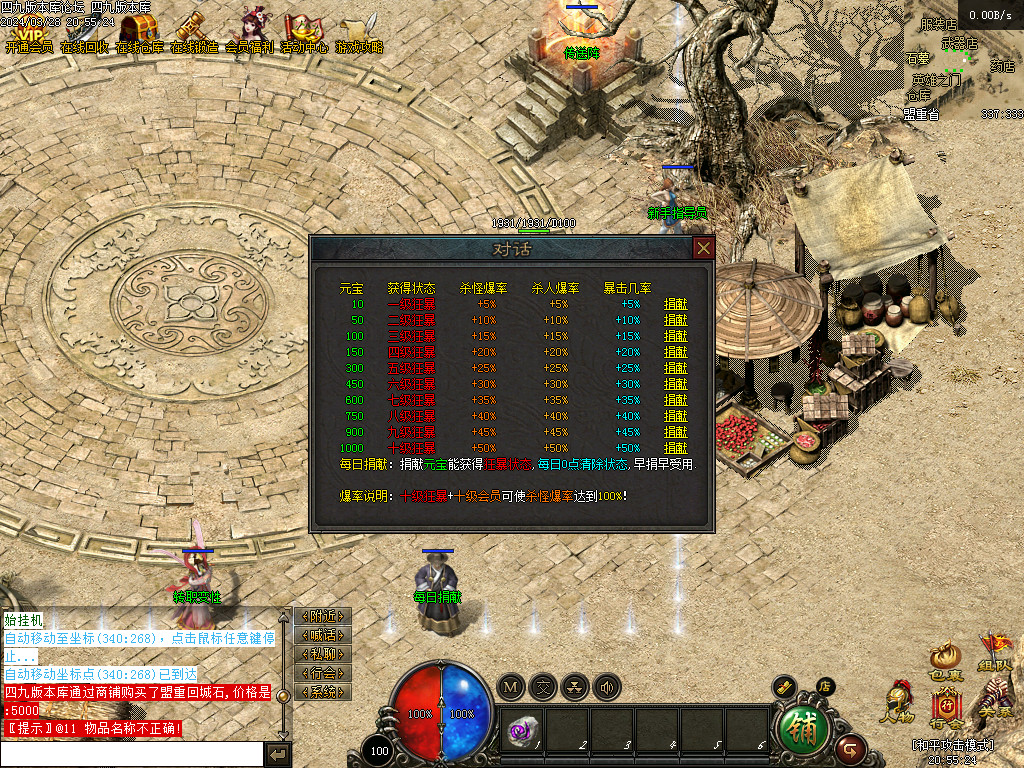This screenshot has width=1024, height=768.
Task: Click 捐献 for the 五级狂暴 row
Action: [676, 368]
